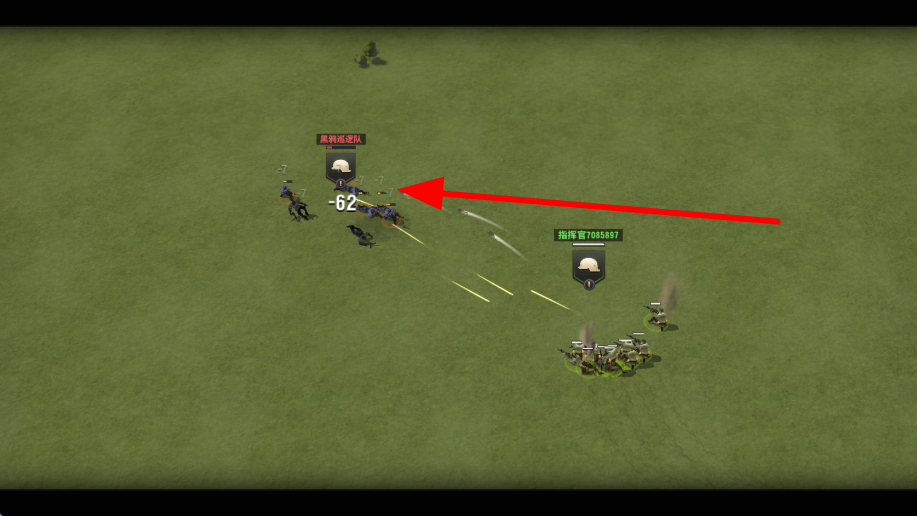The height and width of the screenshot is (516, 917).
Task: Select the 黑鸦巡逻队 enemy squad helmet badge
Action: [x=341, y=167]
